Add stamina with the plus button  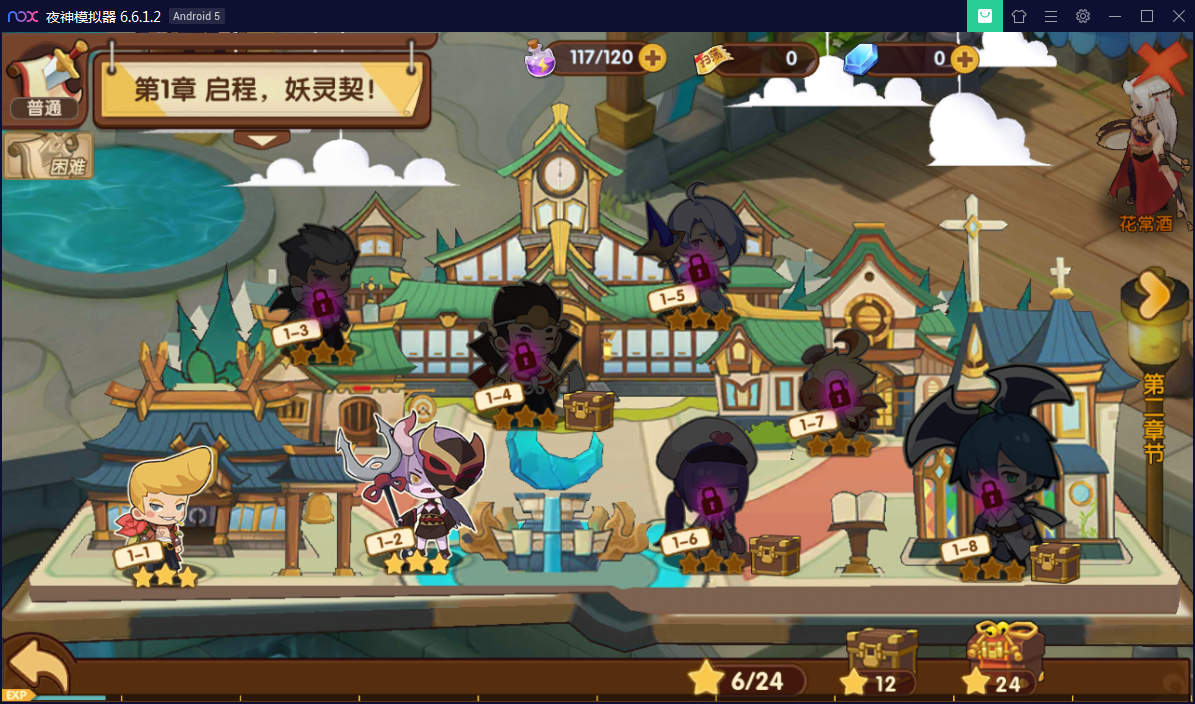(x=652, y=58)
